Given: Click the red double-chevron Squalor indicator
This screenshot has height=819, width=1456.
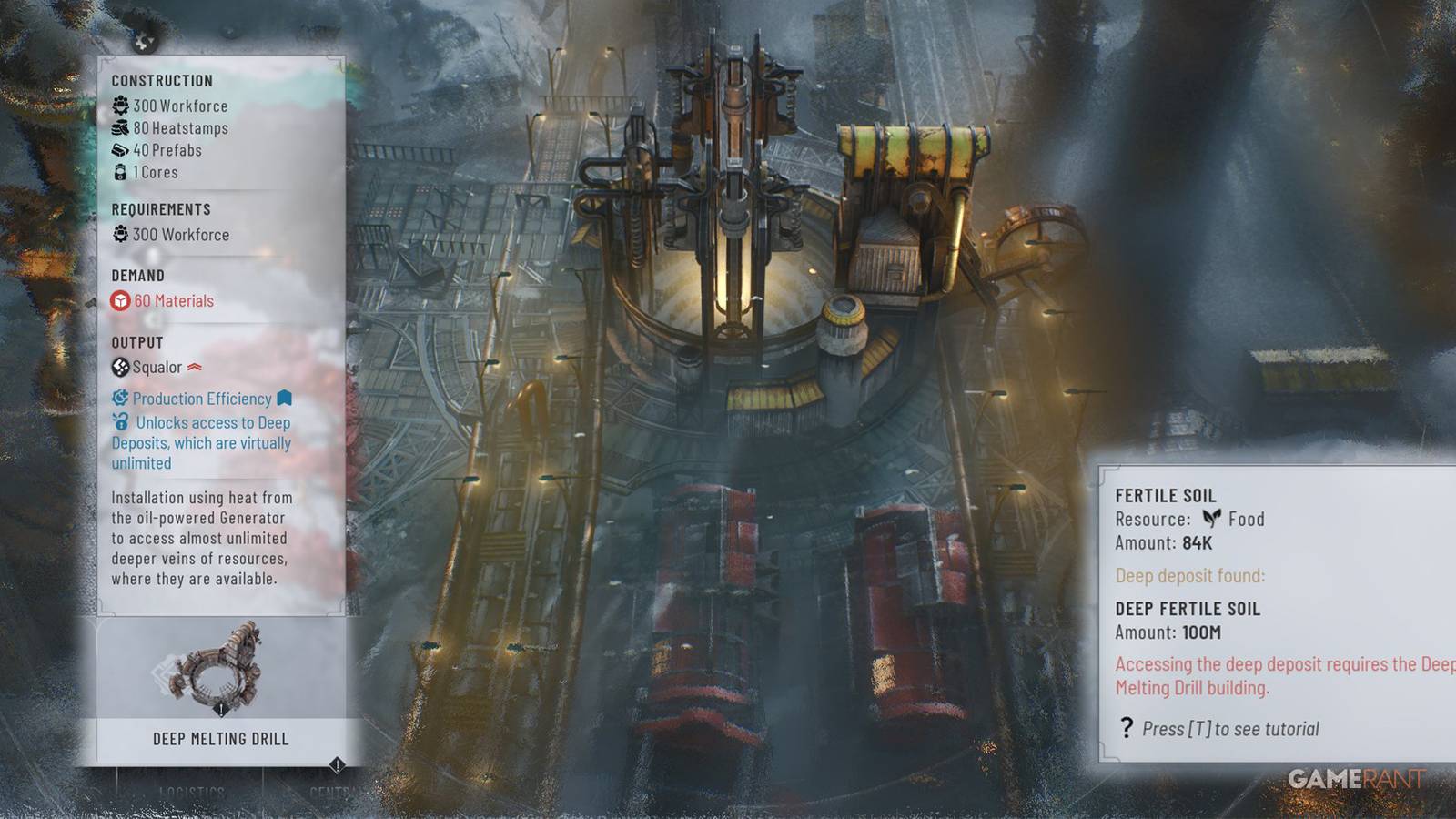Looking at the screenshot, I should [195, 366].
